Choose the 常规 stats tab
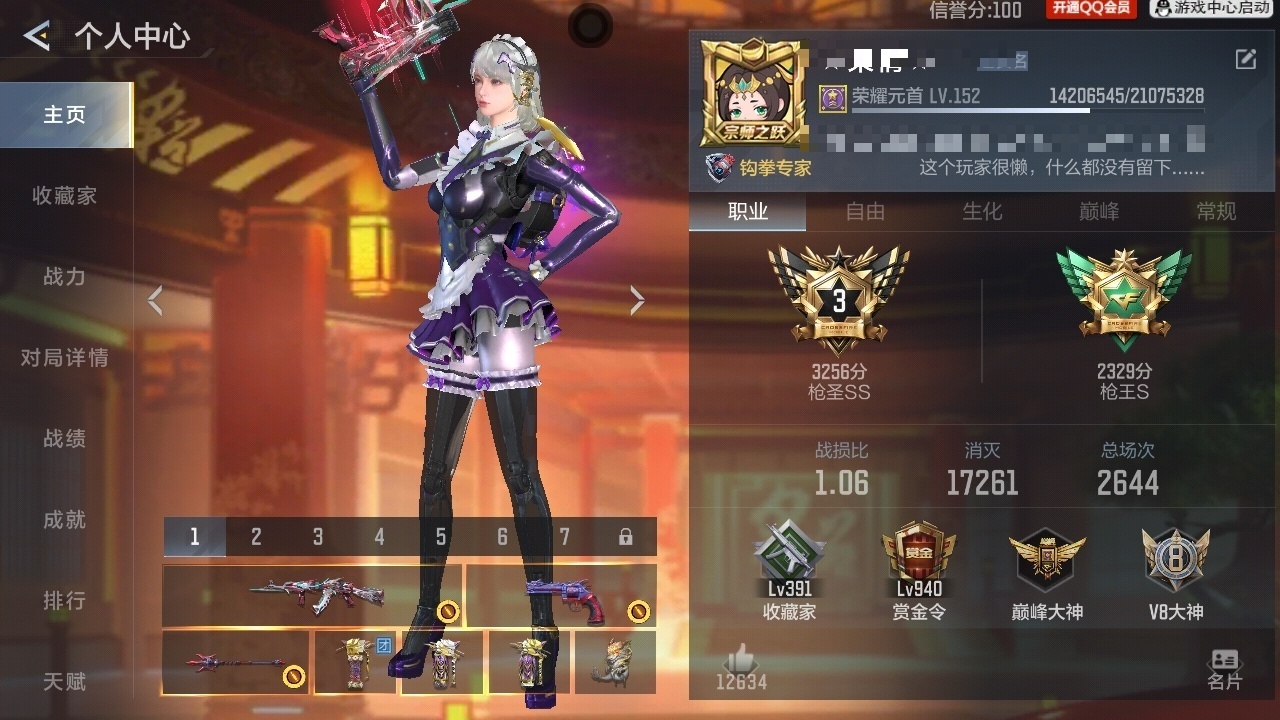This screenshot has height=720, width=1280. [x=1216, y=211]
